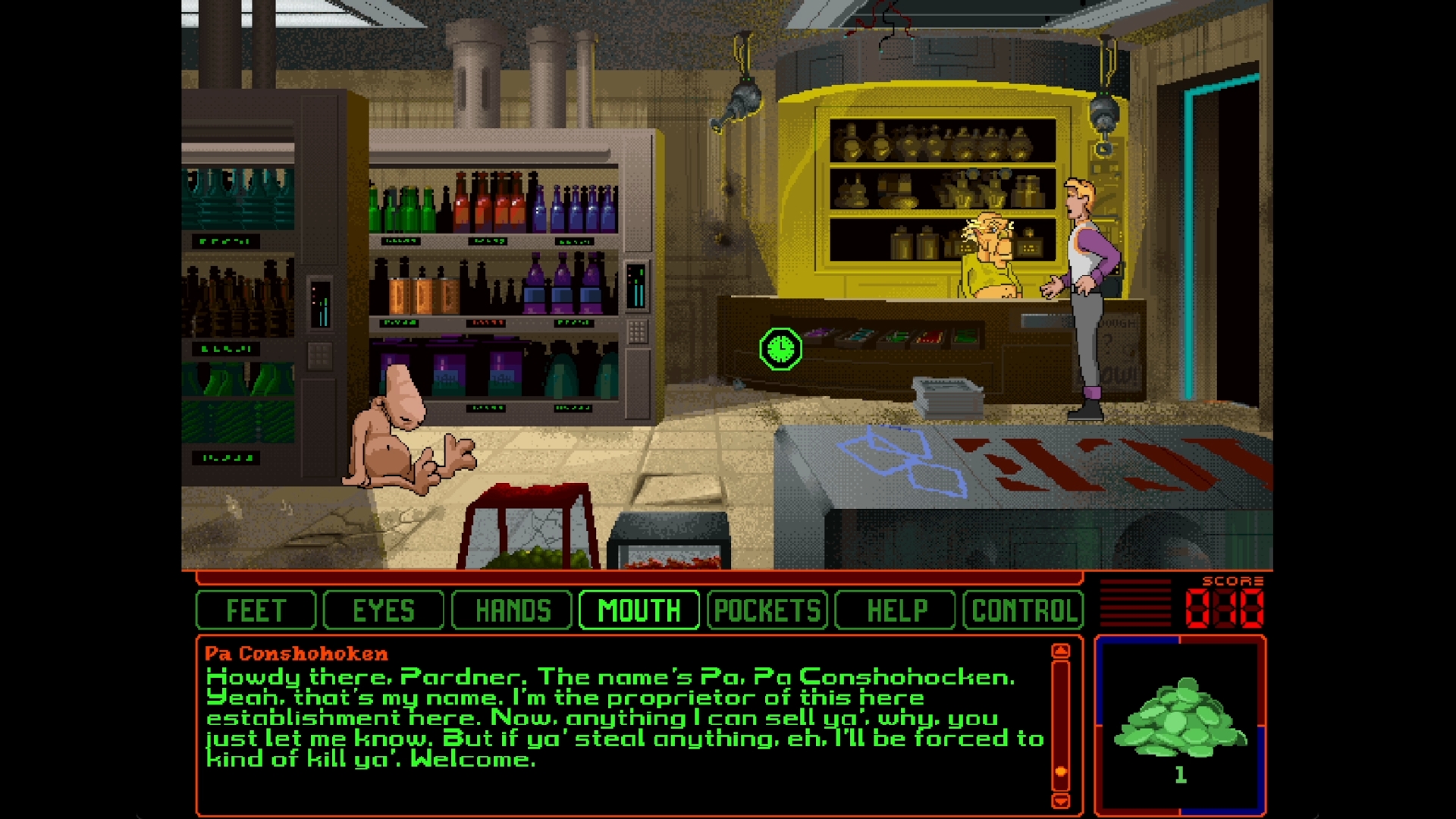Click the text box scroll-up arrow
The height and width of the screenshot is (819, 1456).
tap(1061, 651)
